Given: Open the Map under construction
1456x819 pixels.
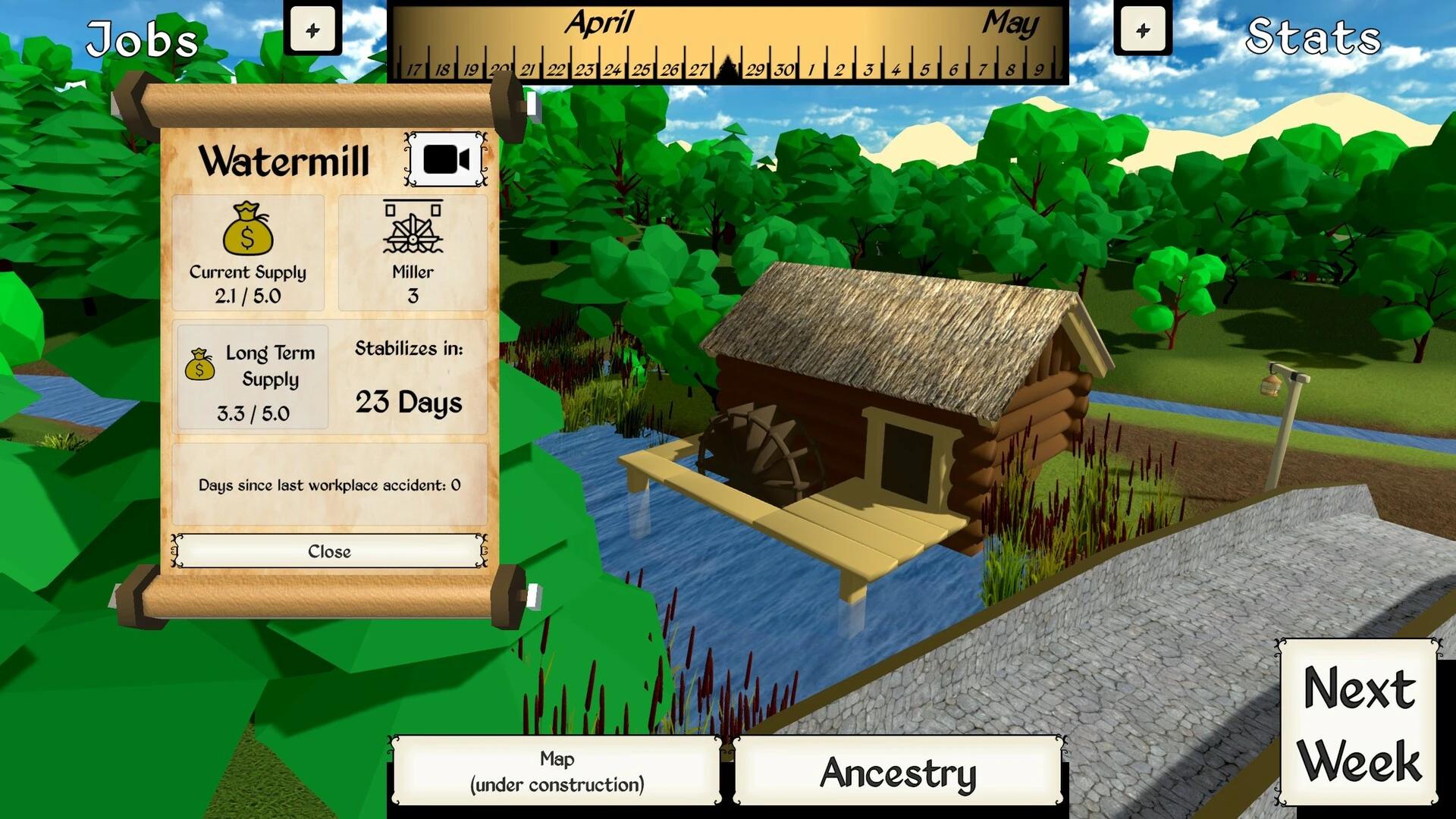Looking at the screenshot, I should 556,770.
